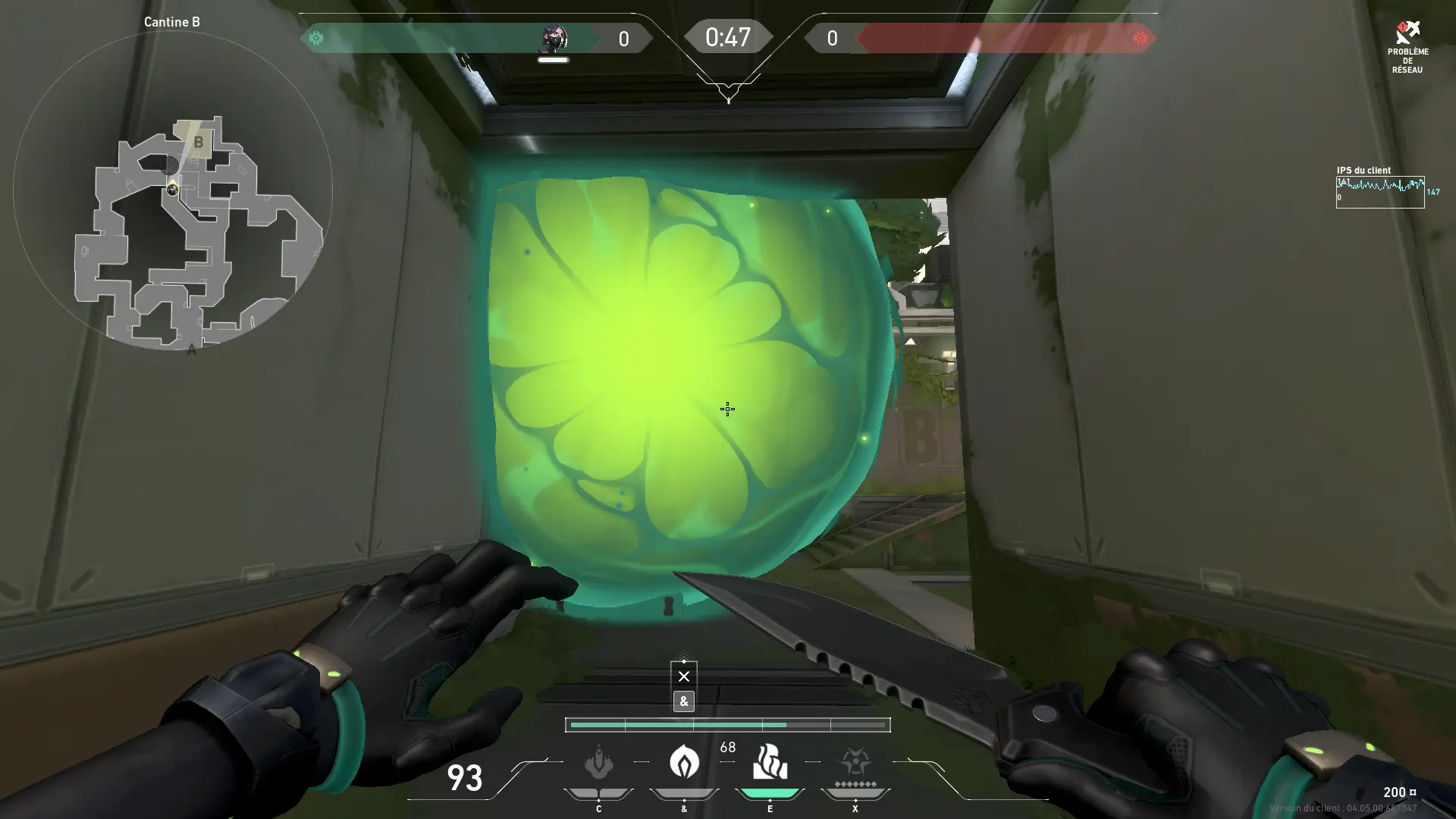Click the green team emblem
Image resolution: width=1456 pixels, height=819 pixels.
pos(316,38)
